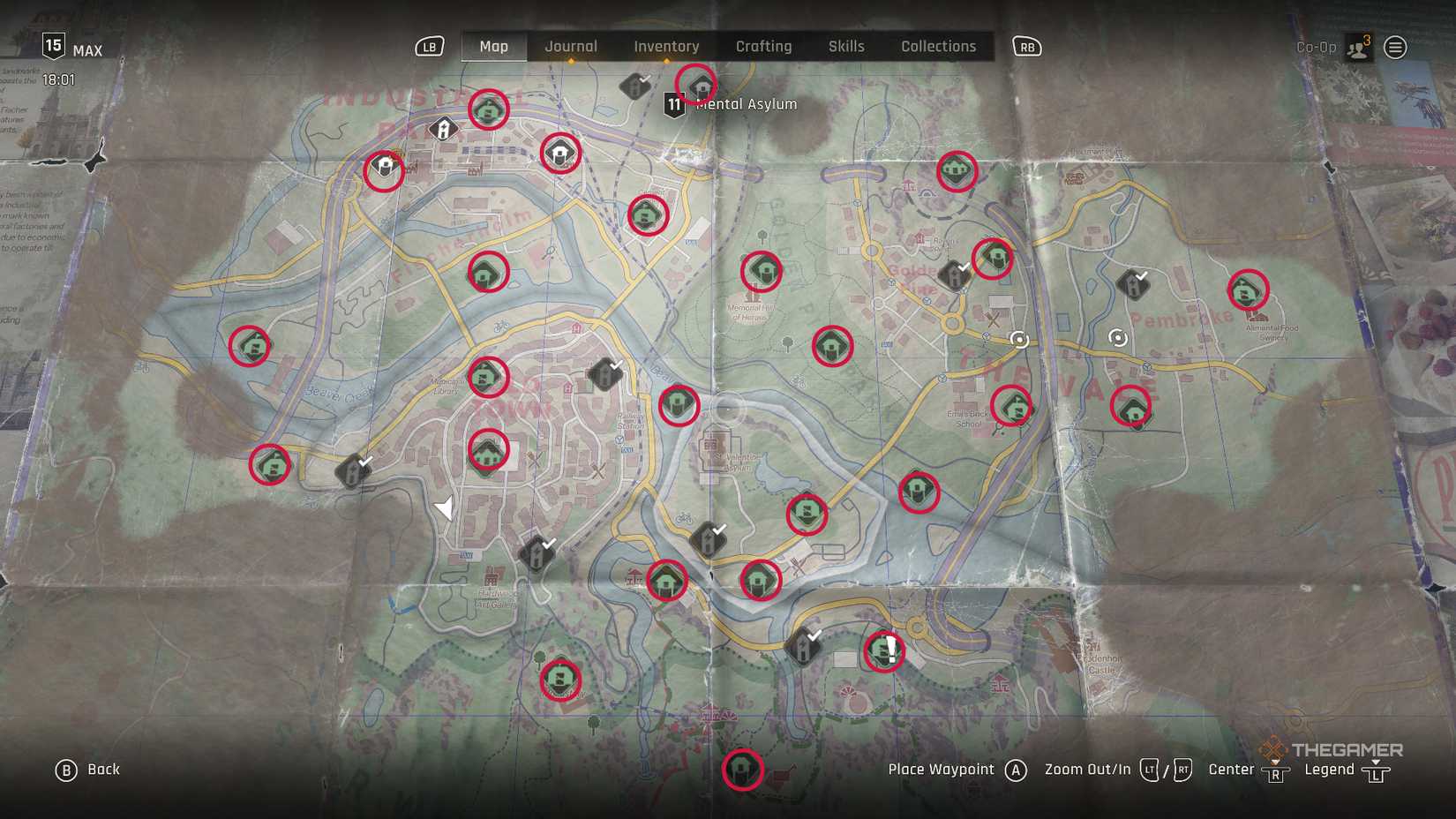Select the Mental Asylum waypoint marker
The image size is (1456, 819).
point(701,86)
